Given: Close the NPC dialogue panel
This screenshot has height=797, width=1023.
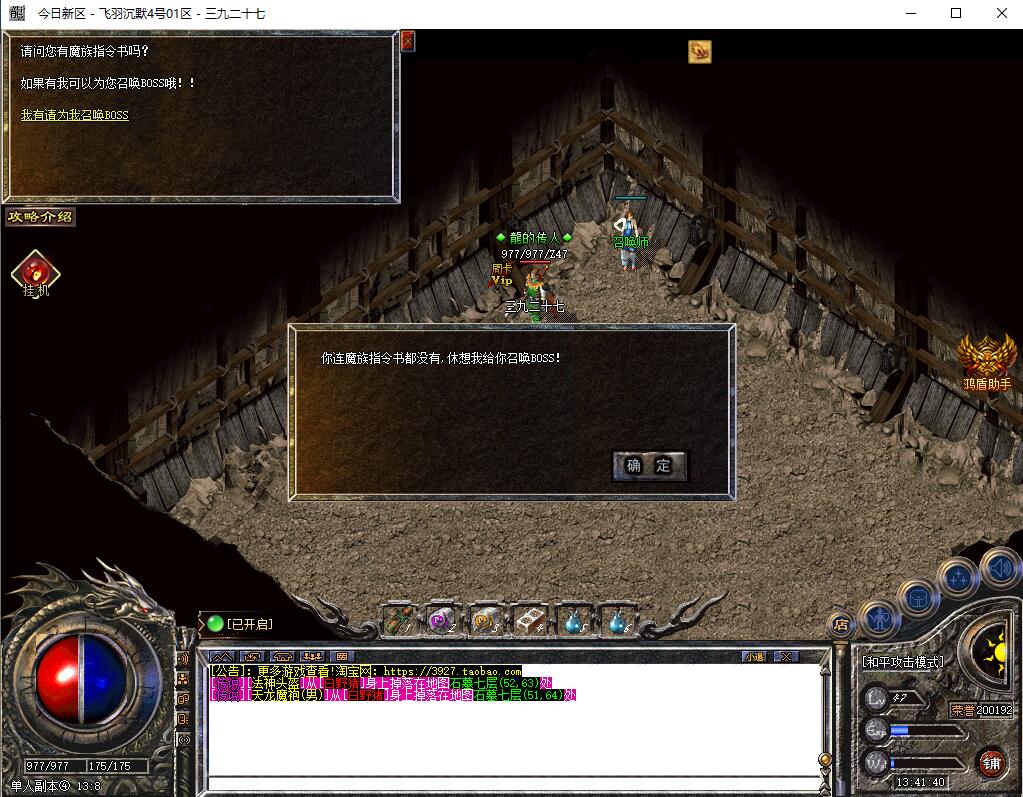Looking at the screenshot, I should [408, 42].
